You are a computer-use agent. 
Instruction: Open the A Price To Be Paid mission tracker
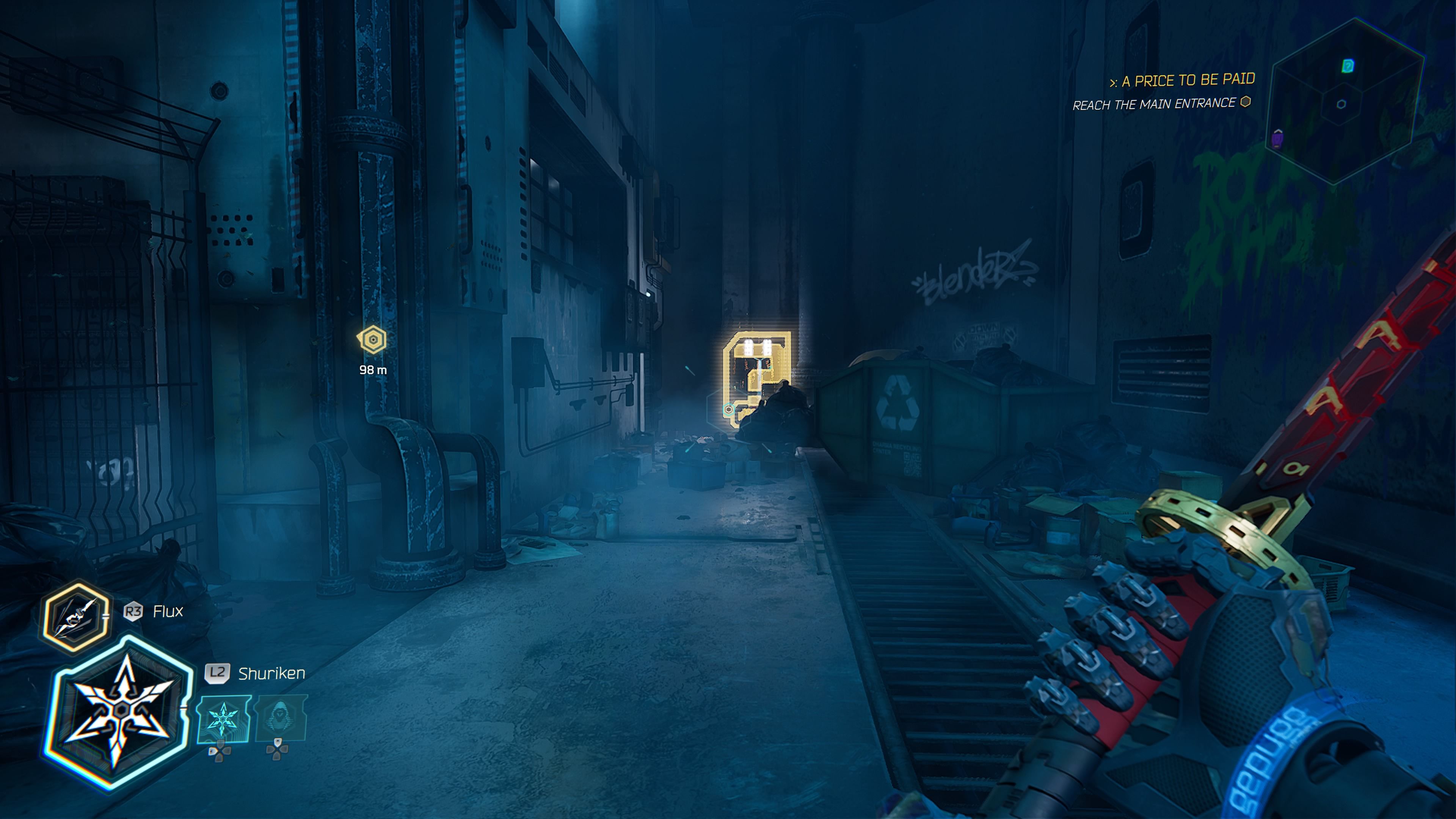[1183, 81]
